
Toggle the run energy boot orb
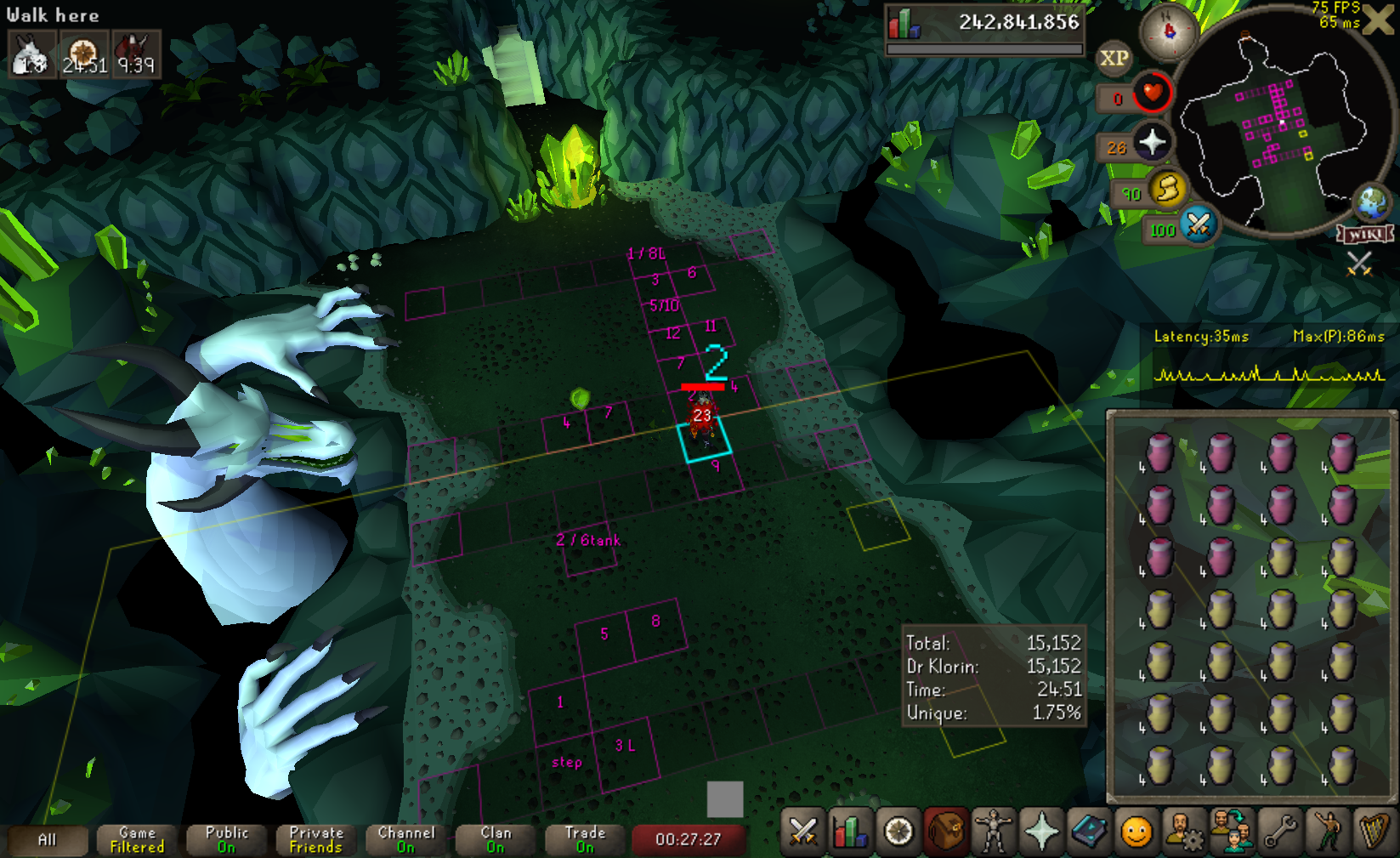pyautogui.click(x=1169, y=189)
